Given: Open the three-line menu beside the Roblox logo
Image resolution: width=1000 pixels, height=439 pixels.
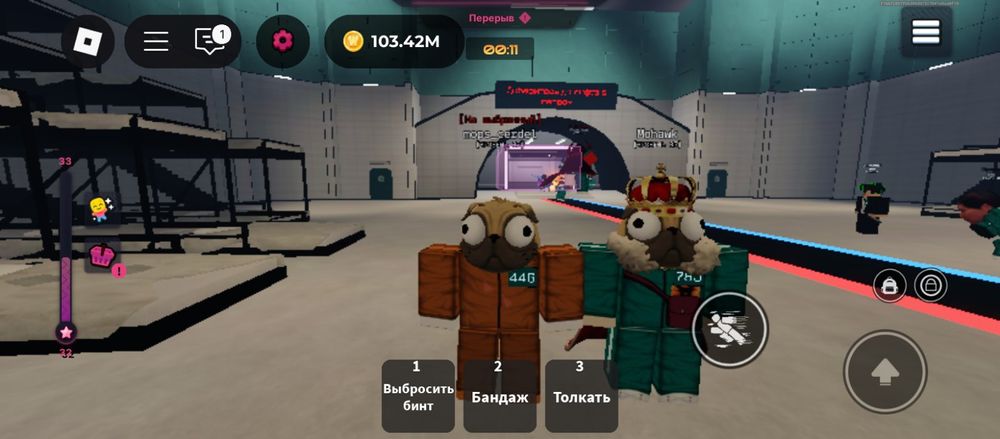Looking at the screenshot, I should click(156, 41).
